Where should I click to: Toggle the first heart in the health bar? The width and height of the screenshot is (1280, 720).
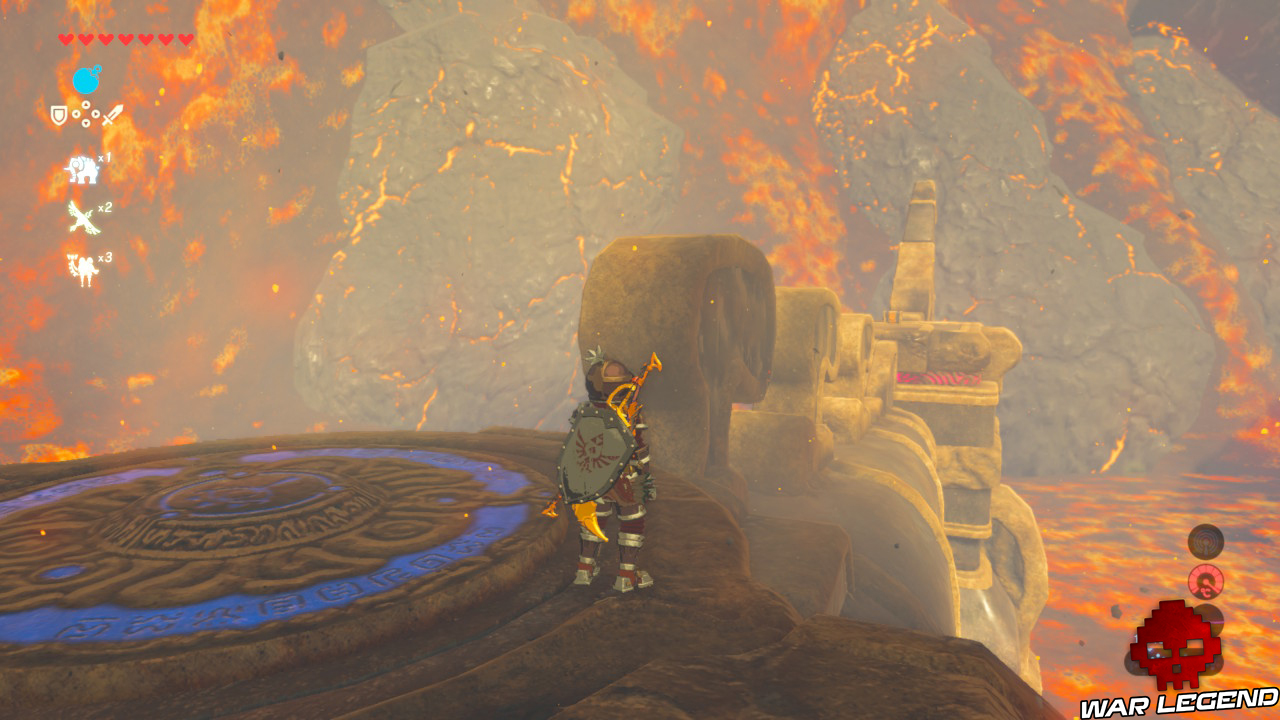click(66, 38)
